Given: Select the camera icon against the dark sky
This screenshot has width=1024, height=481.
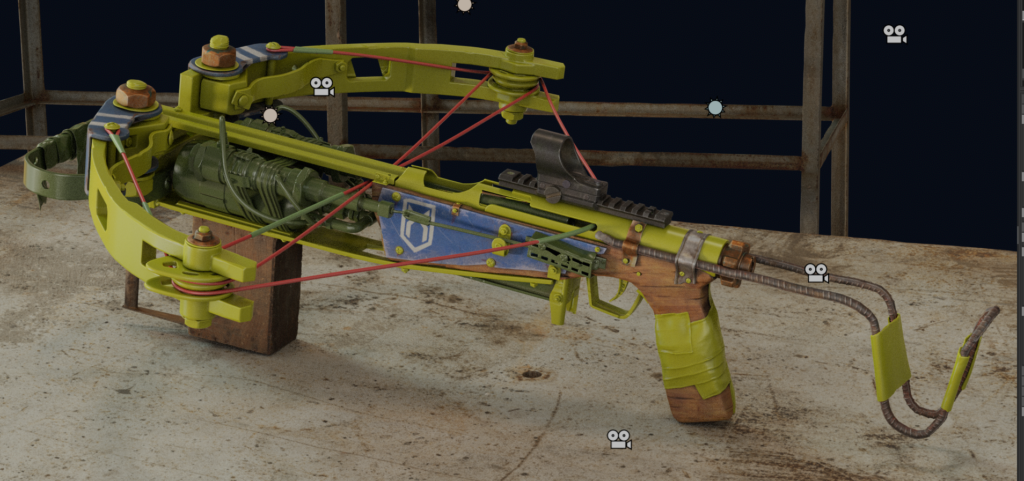Looking at the screenshot, I should pos(894,34).
